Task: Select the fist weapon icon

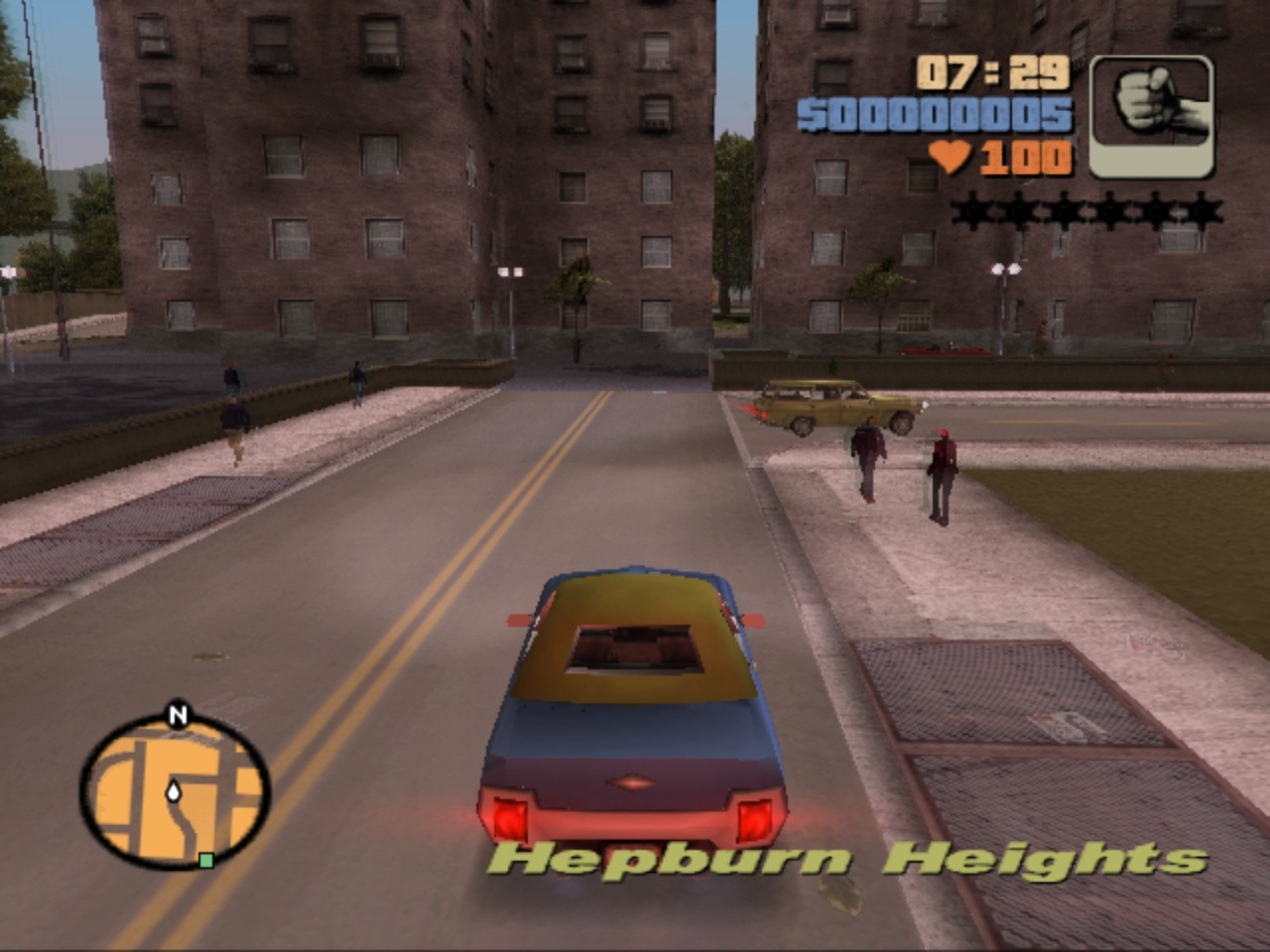Action: point(1151,115)
